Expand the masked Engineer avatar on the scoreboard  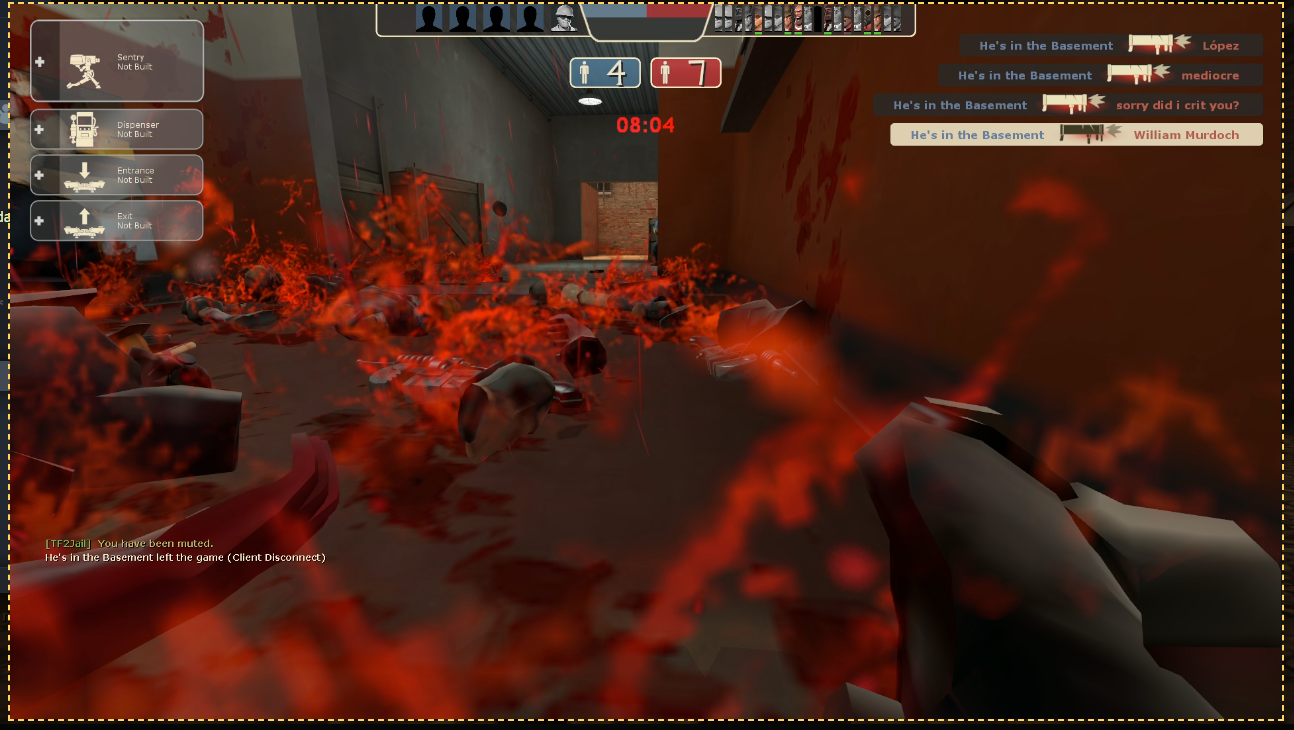coord(563,18)
